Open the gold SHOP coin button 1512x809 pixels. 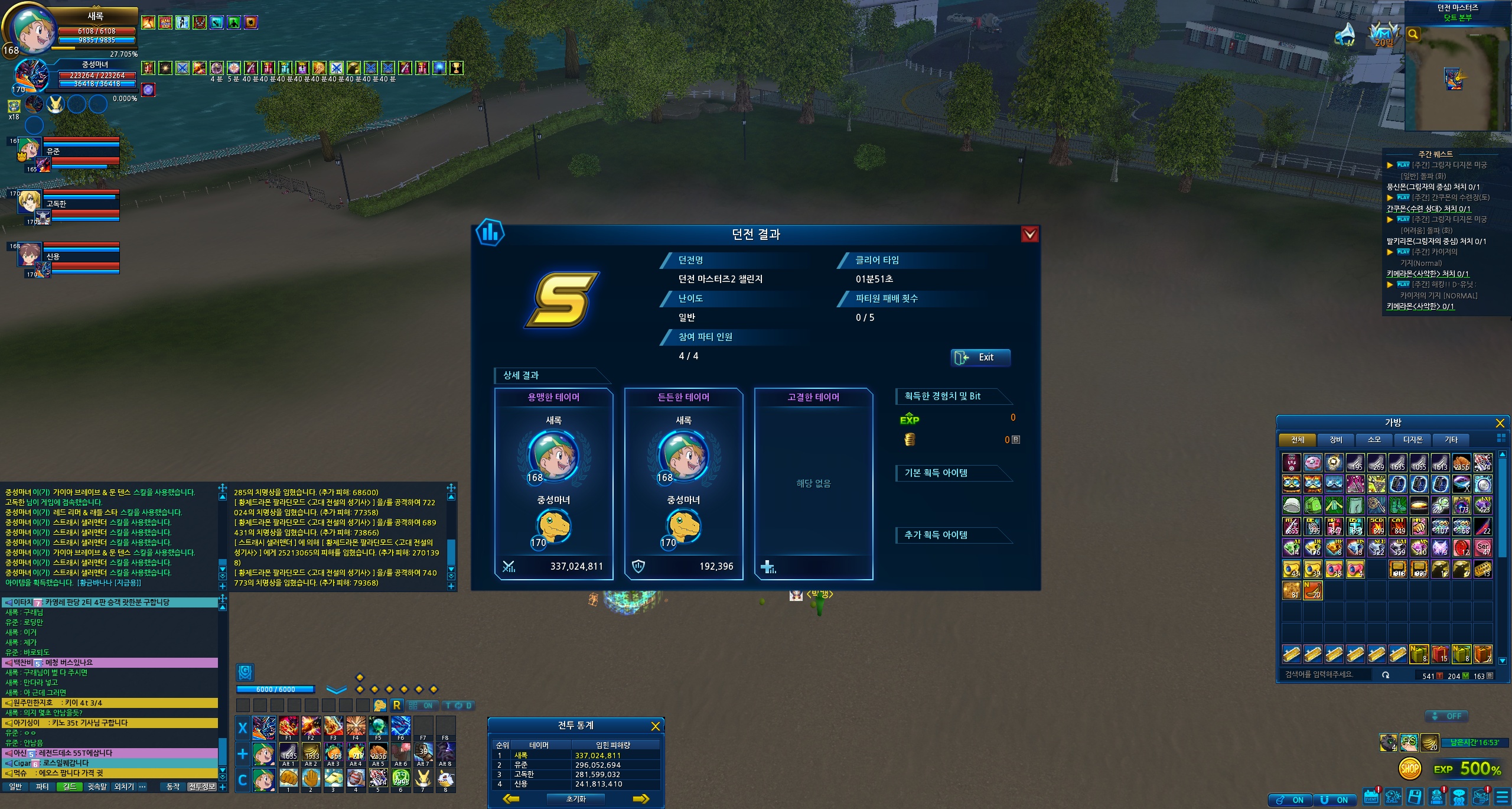pyautogui.click(x=1409, y=769)
